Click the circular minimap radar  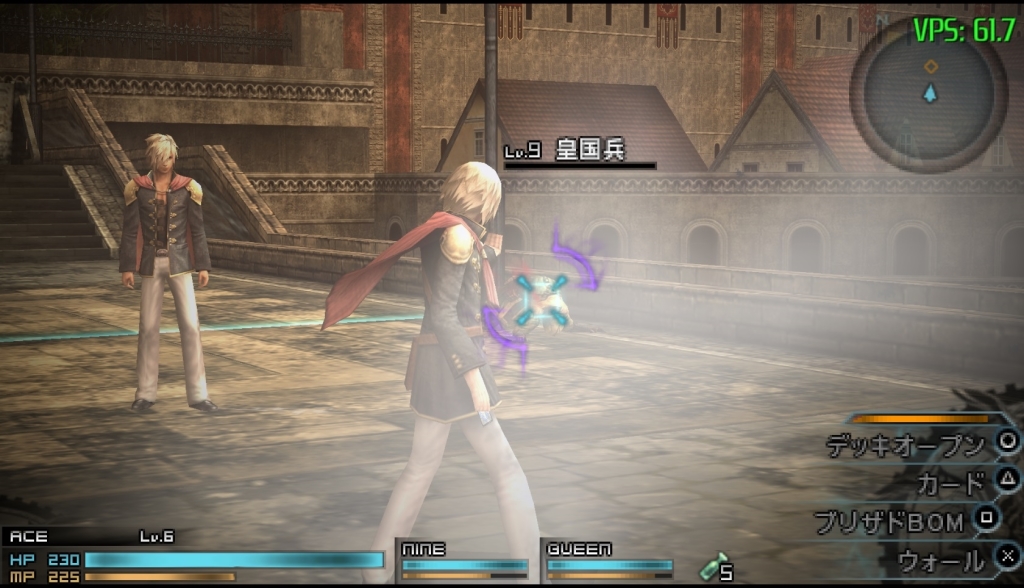pyautogui.click(x=929, y=96)
